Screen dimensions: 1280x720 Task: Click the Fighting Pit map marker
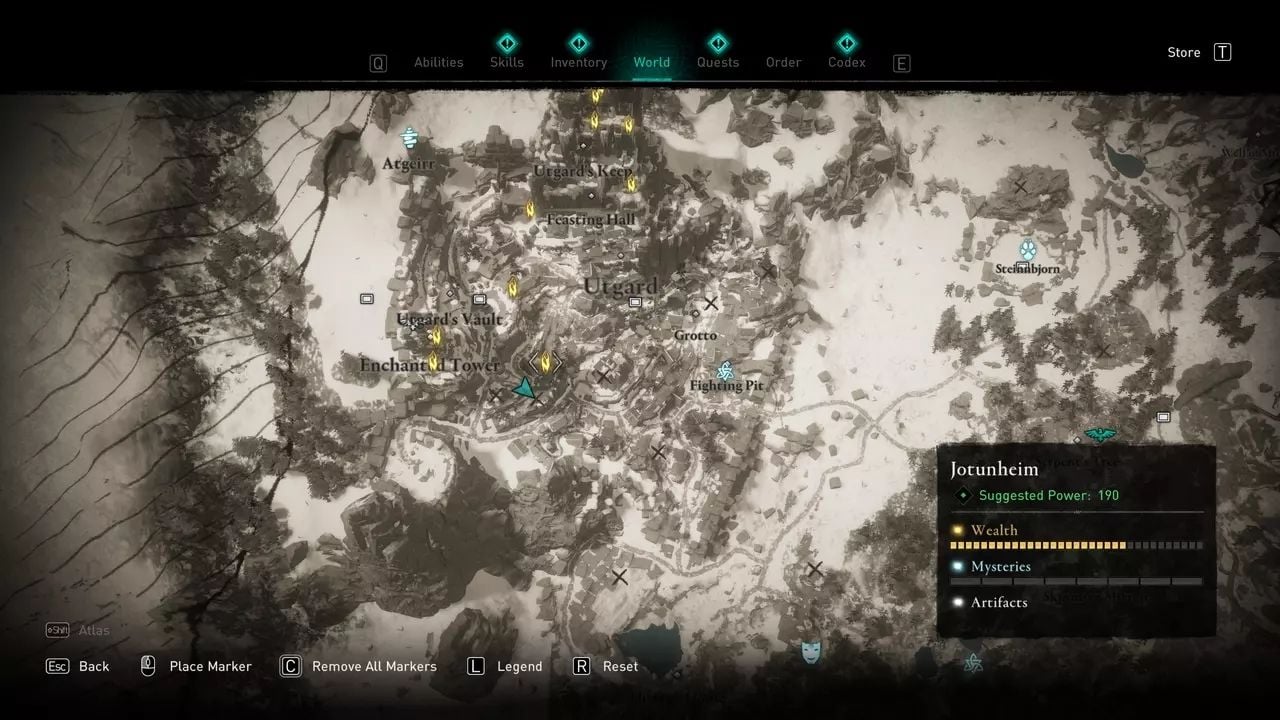coord(726,370)
